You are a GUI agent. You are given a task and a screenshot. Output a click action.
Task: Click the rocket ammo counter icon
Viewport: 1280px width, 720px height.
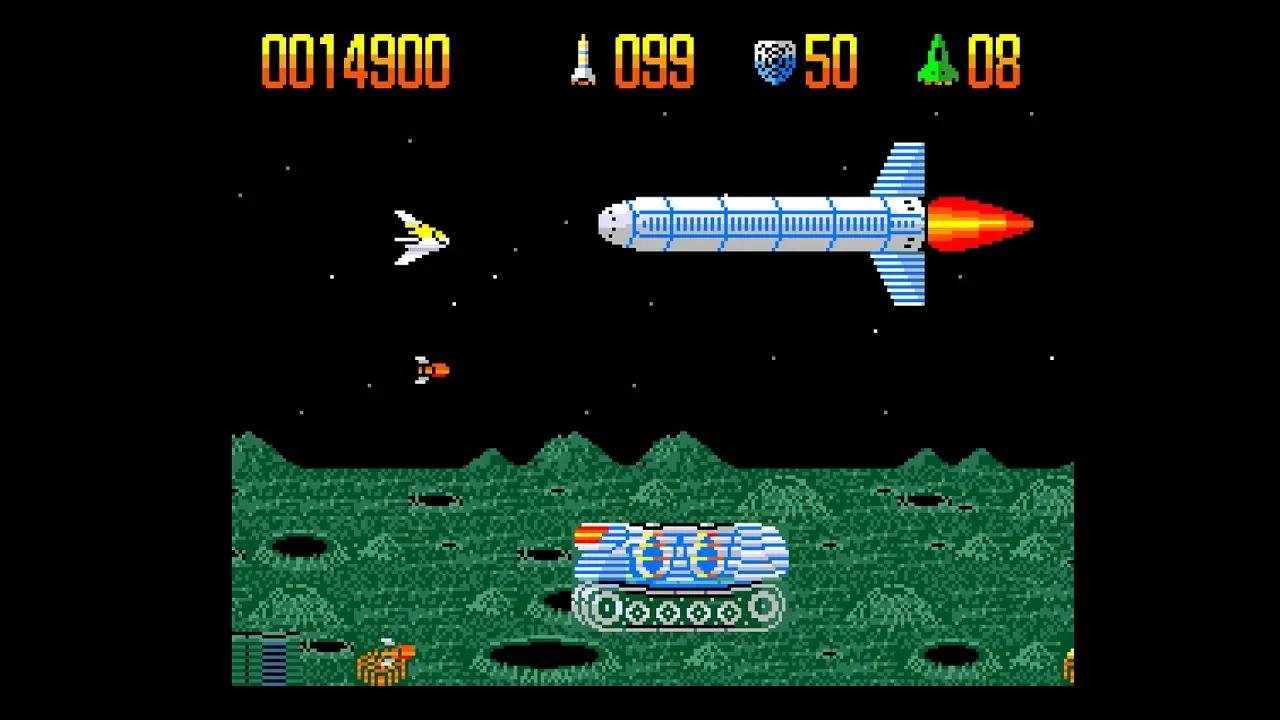pos(583,62)
